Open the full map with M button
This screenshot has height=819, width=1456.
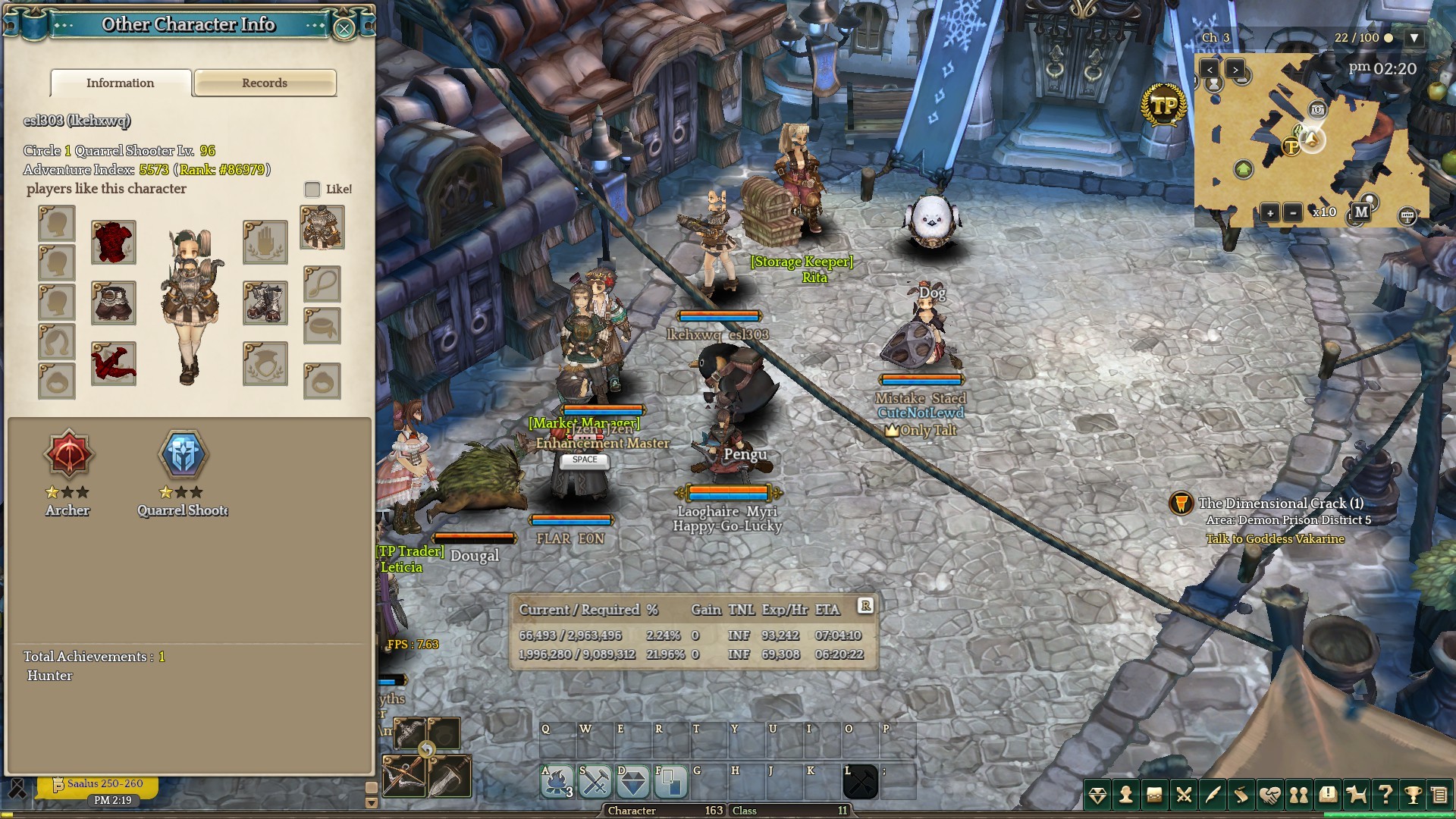click(x=1361, y=212)
